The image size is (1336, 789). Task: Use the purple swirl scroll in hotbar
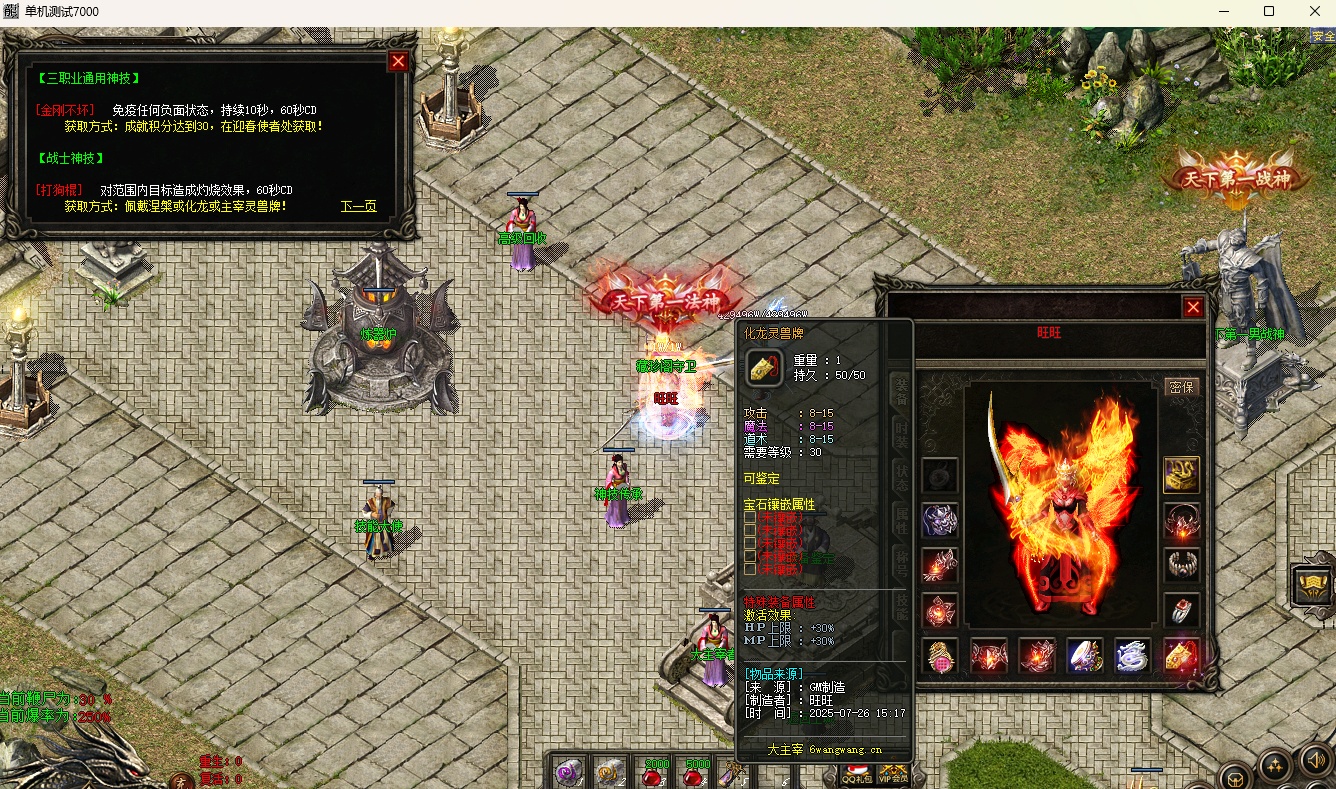coord(571,771)
